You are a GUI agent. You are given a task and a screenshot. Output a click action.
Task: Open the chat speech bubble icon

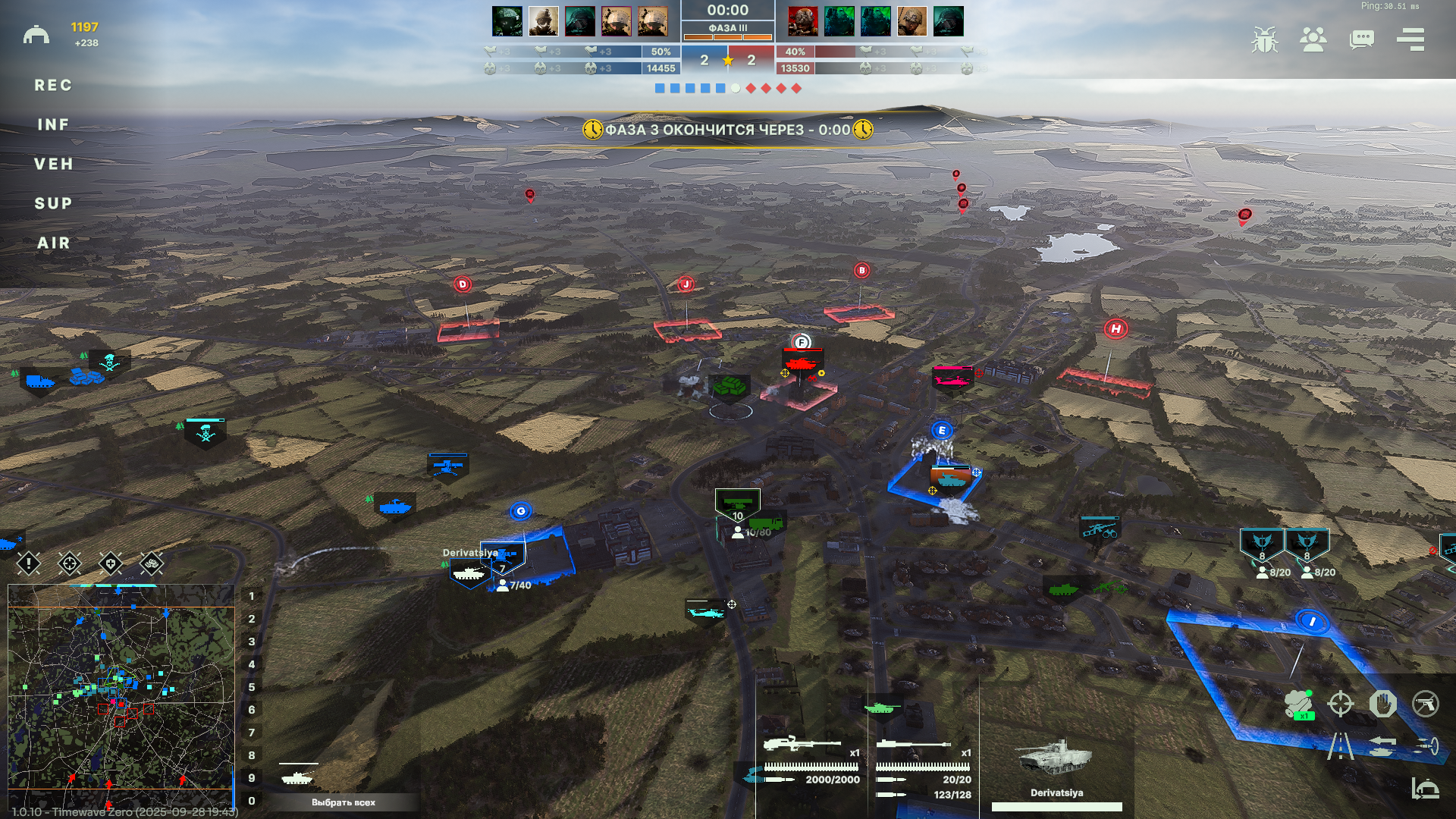coord(1362,39)
